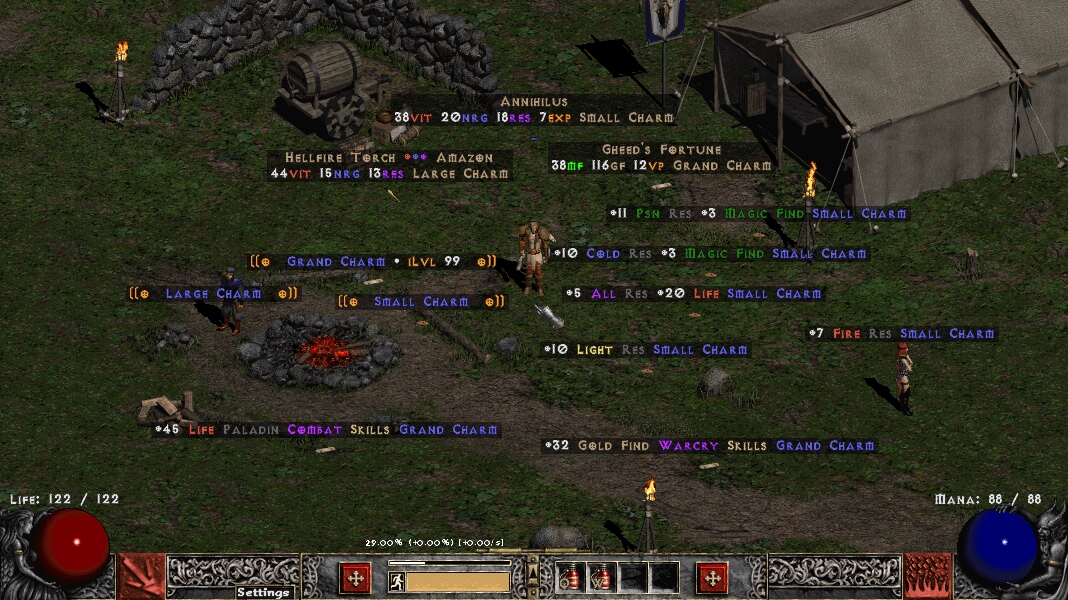The height and width of the screenshot is (600, 1068).
Task: Pick up the Annihilus Small Charm label
Action: click(x=533, y=110)
